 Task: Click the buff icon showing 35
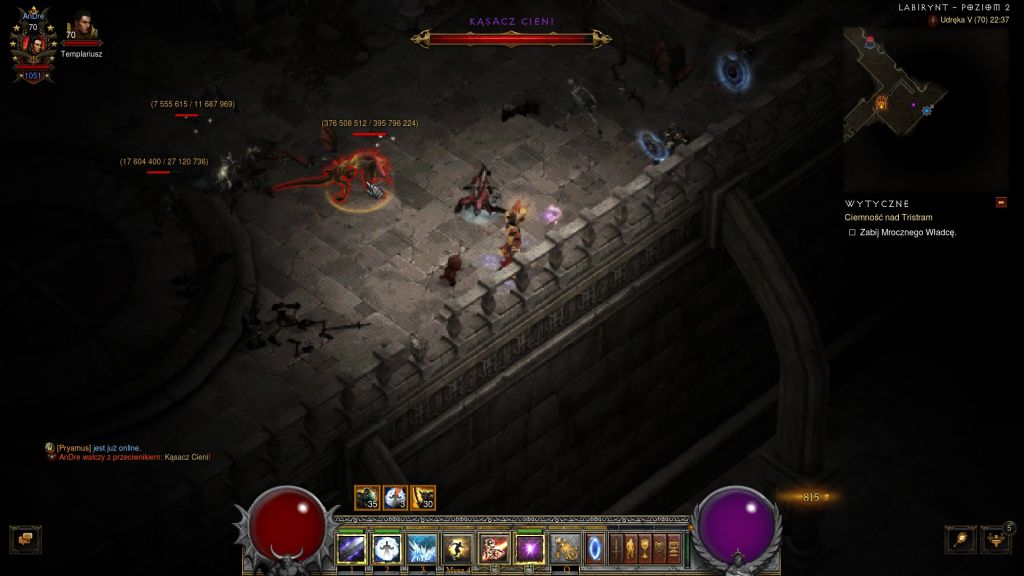click(367, 497)
